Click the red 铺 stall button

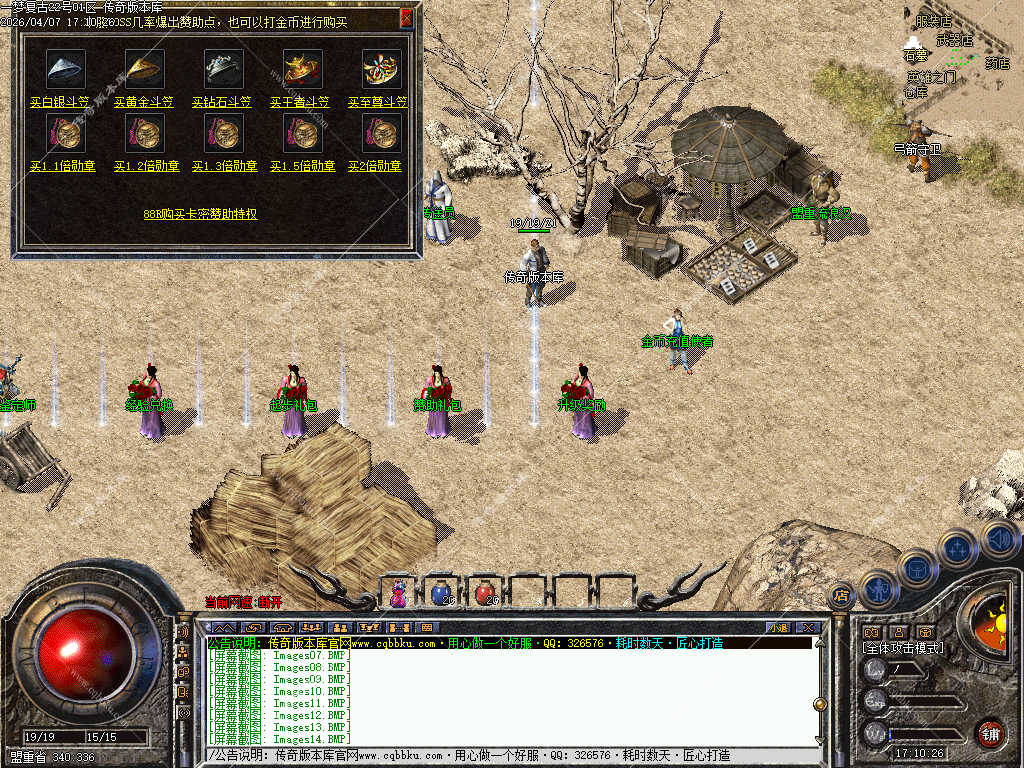tap(990, 733)
